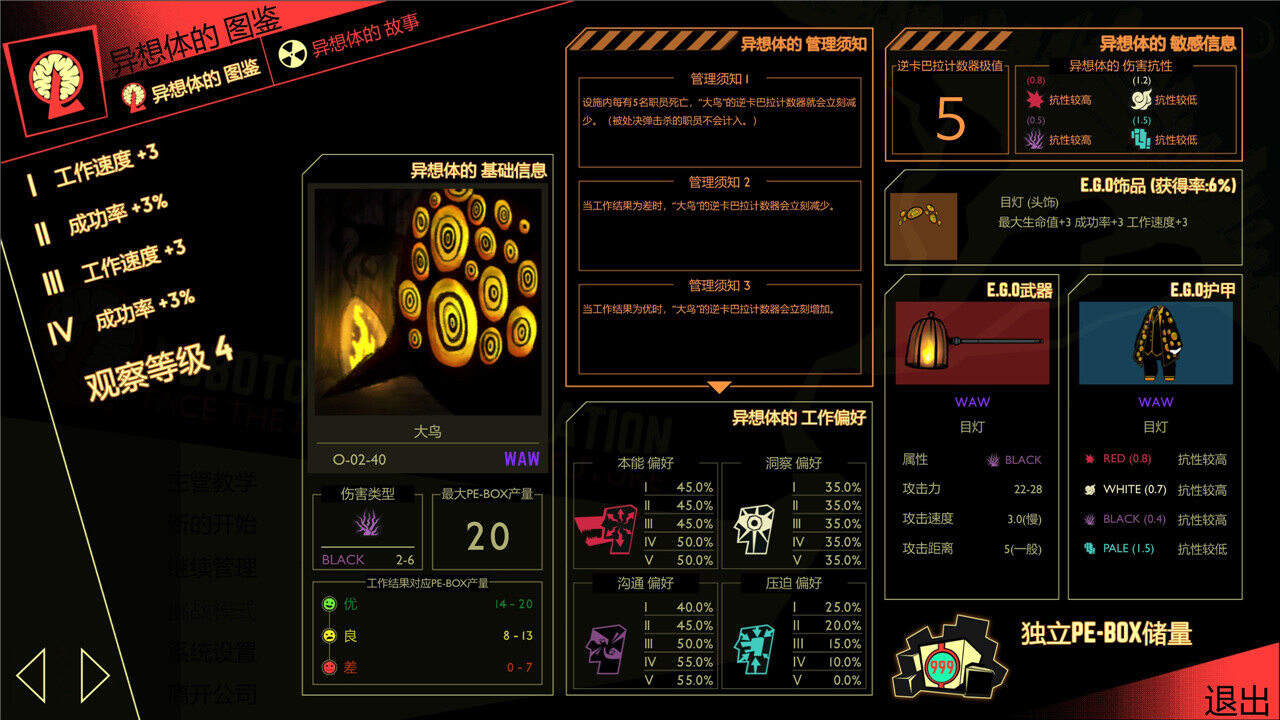Viewport: 1280px width, 720px height.
Task: Select the 目灯 E.G.O weapon image
Action: [972, 343]
